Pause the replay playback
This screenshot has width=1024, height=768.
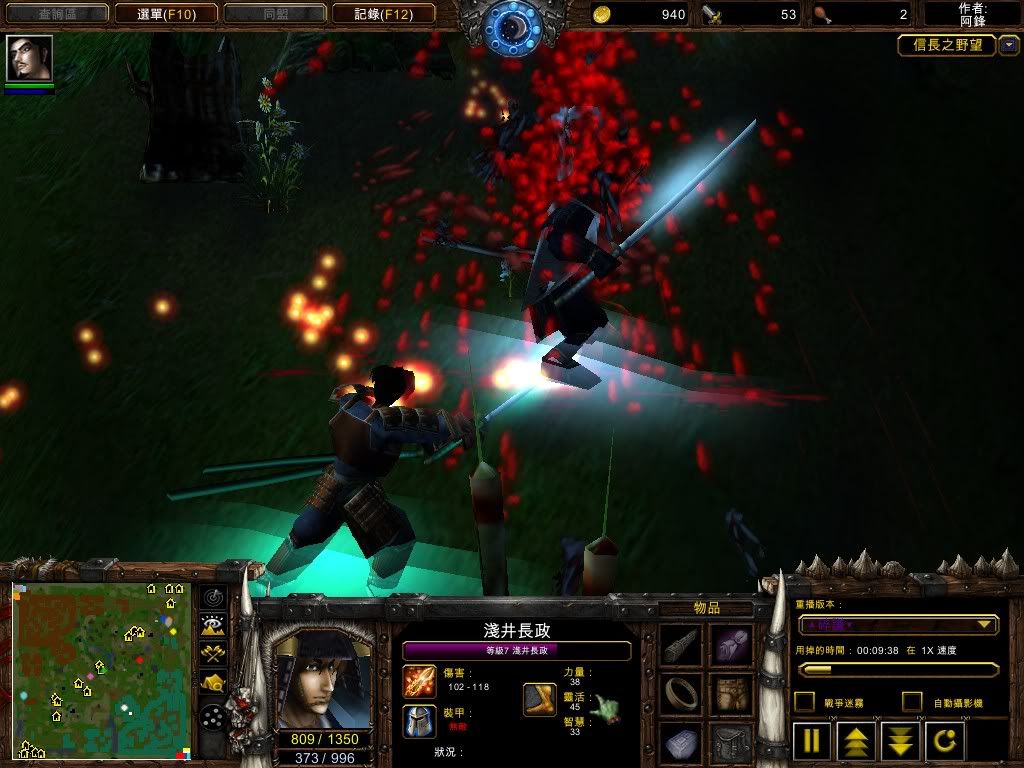[x=812, y=742]
